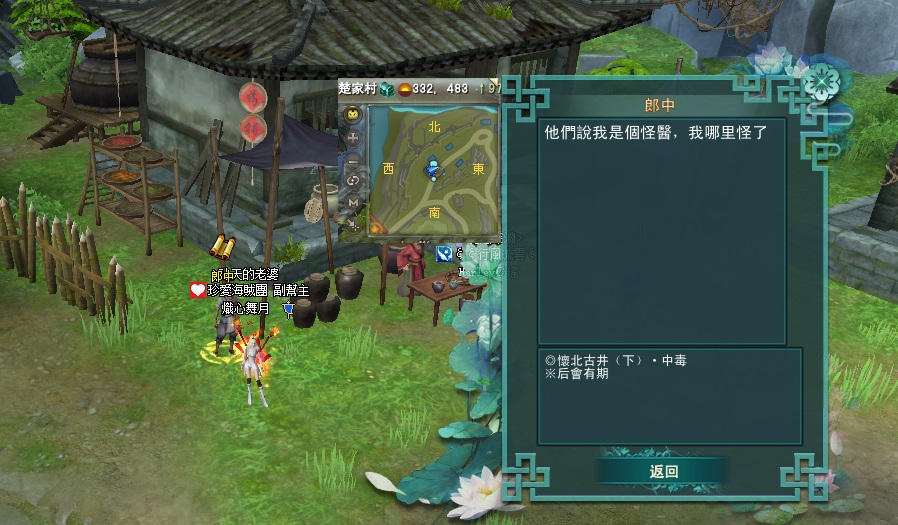Screen dimensions: 898x525
Task: Click the teal cube icon next to 楚家村
Action: coord(387,89)
